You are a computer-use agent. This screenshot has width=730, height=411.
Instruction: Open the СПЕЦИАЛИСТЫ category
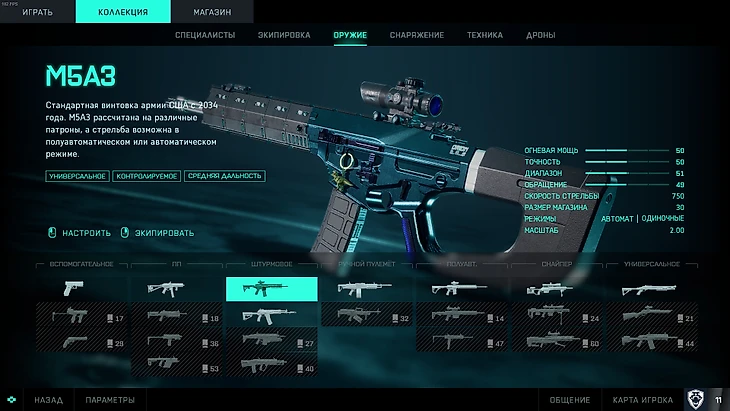coord(207,36)
